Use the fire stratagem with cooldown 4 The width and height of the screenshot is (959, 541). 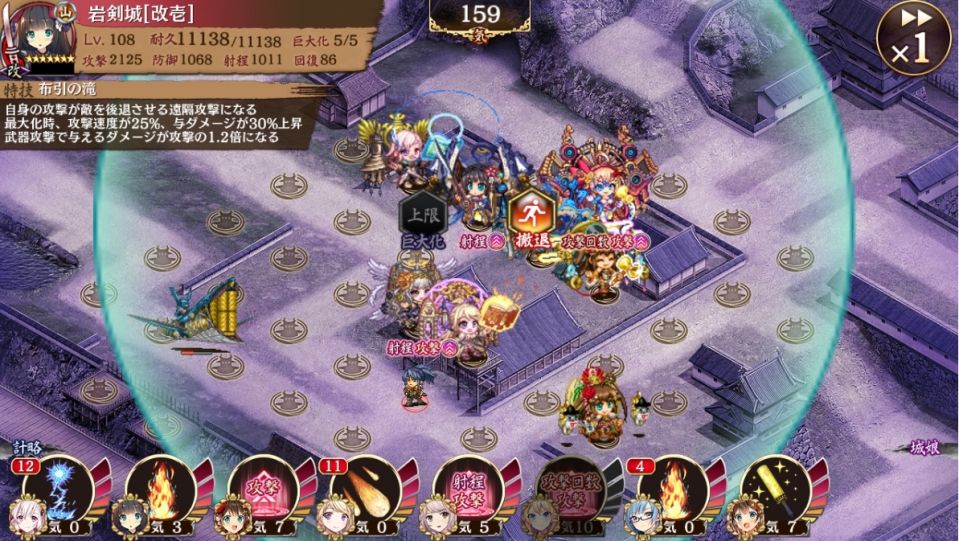[x=672, y=489]
